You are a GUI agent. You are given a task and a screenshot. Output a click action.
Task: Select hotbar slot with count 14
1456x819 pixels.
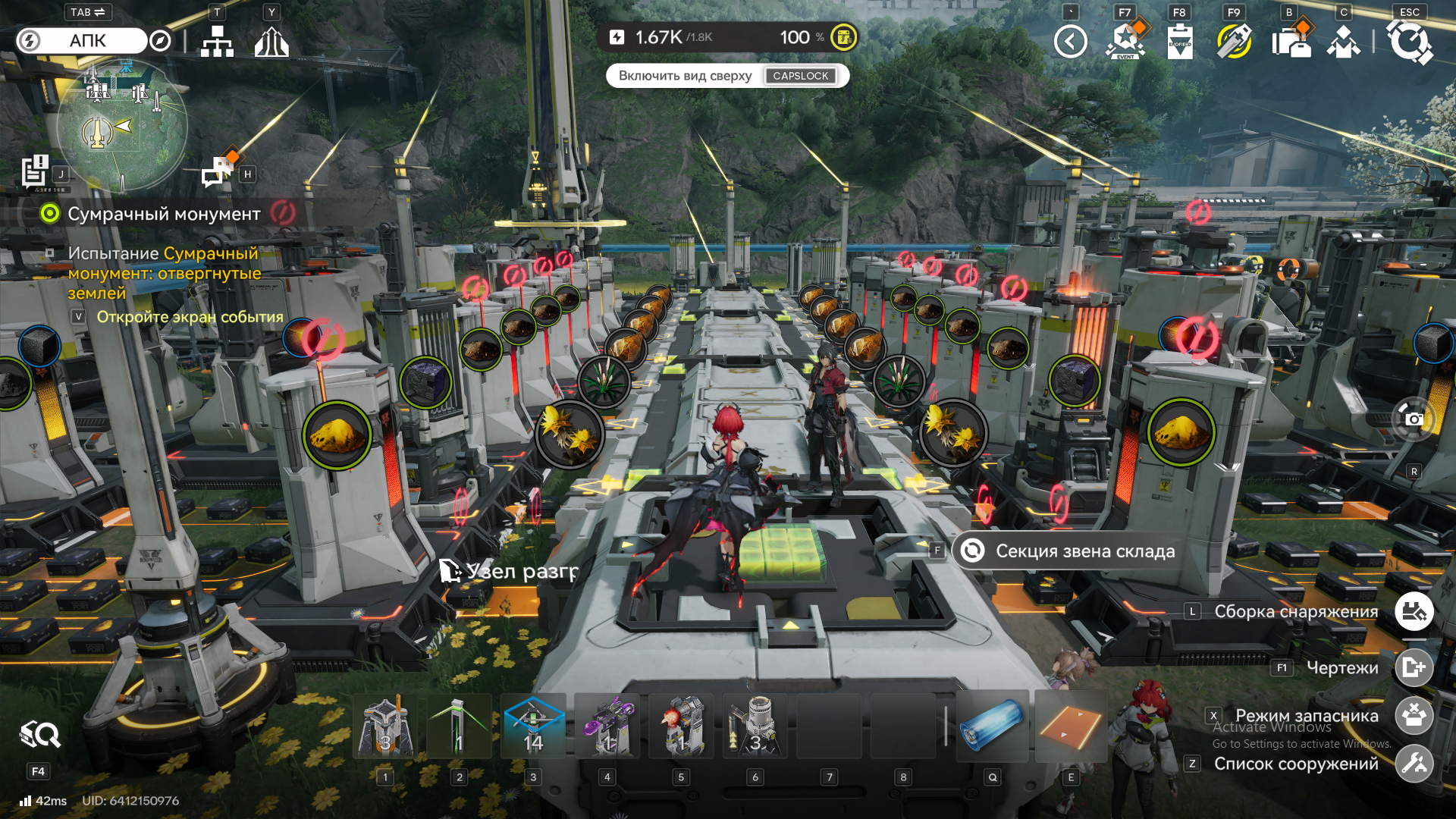tap(533, 726)
